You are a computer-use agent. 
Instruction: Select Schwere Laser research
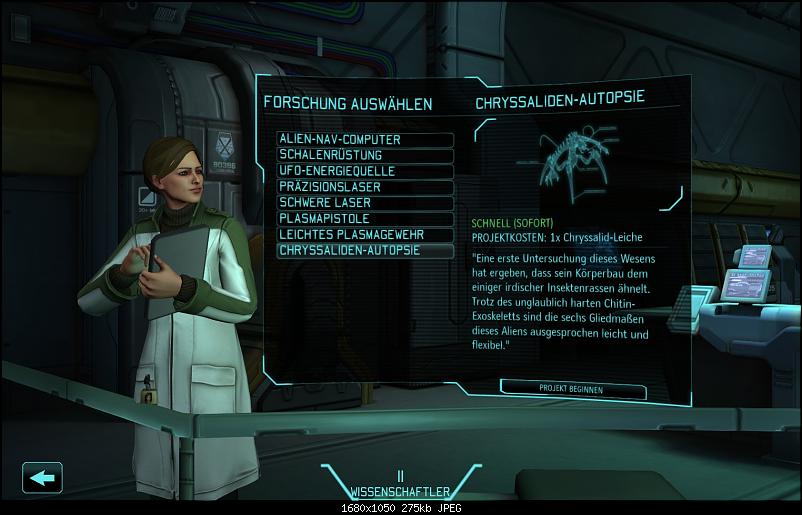click(365, 203)
